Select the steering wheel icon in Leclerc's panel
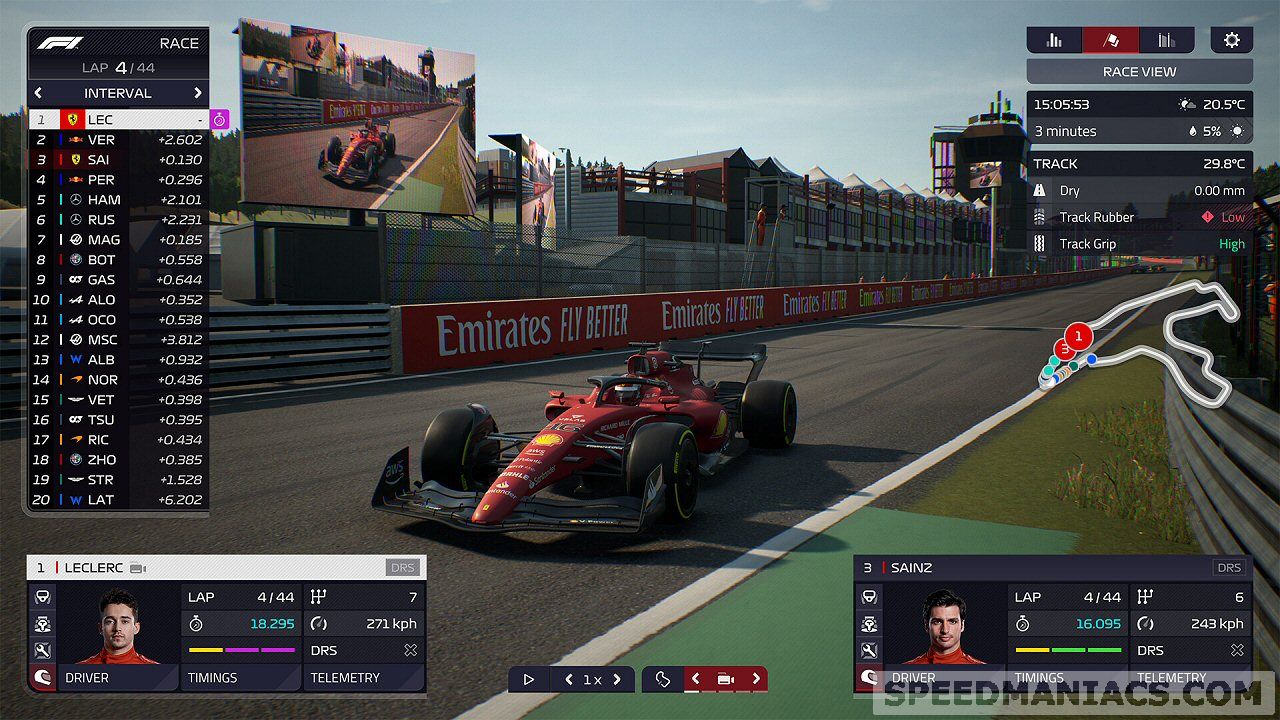The height and width of the screenshot is (720, 1280). [x=43, y=597]
